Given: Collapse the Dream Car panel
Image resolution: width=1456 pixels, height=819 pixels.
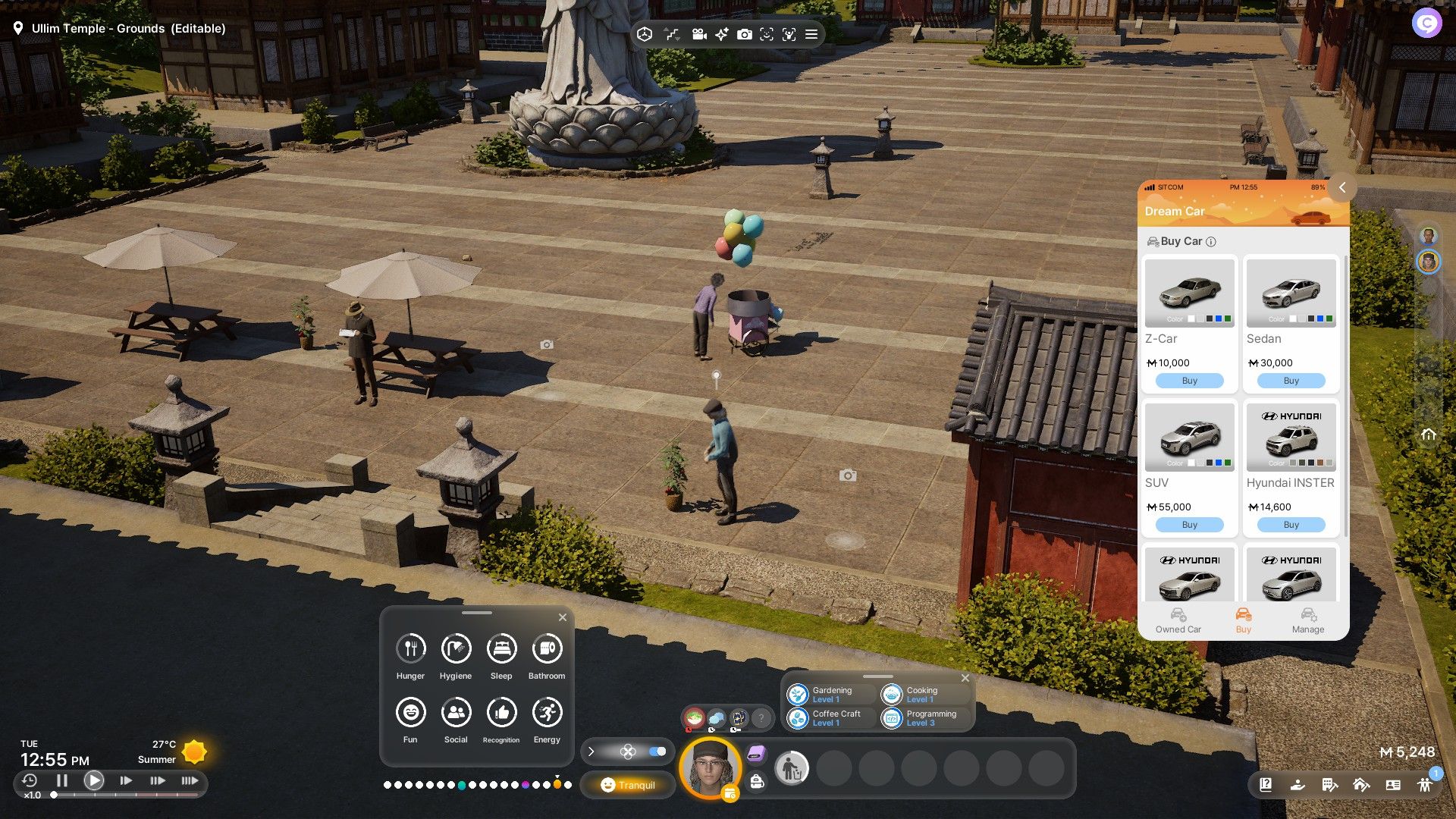Looking at the screenshot, I should pyautogui.click(x=1341, y=187).
